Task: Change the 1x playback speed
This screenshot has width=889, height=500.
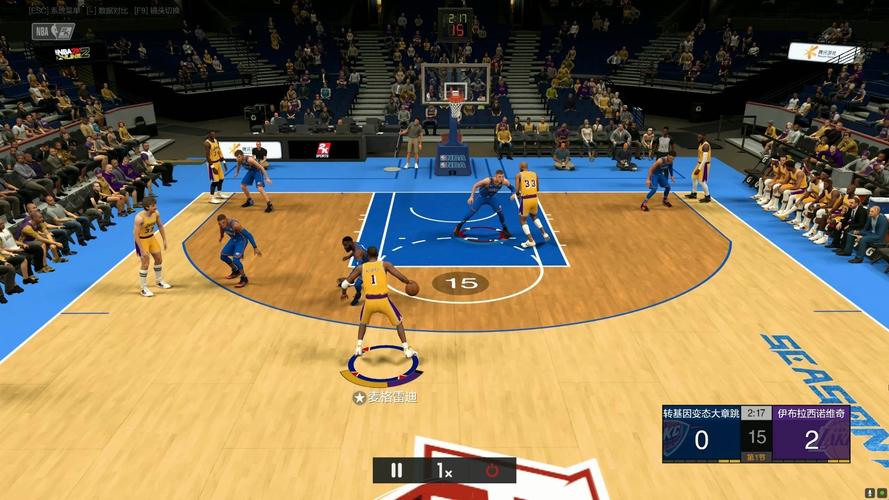Action: tap(444, 470)
